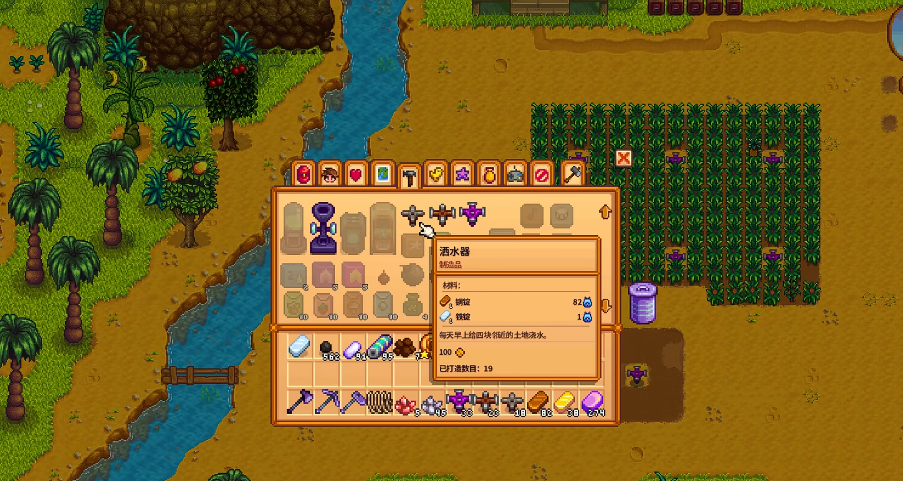Open the skills tab with the character face
This screenshot has width=903, height=481.
click(330, 175)
